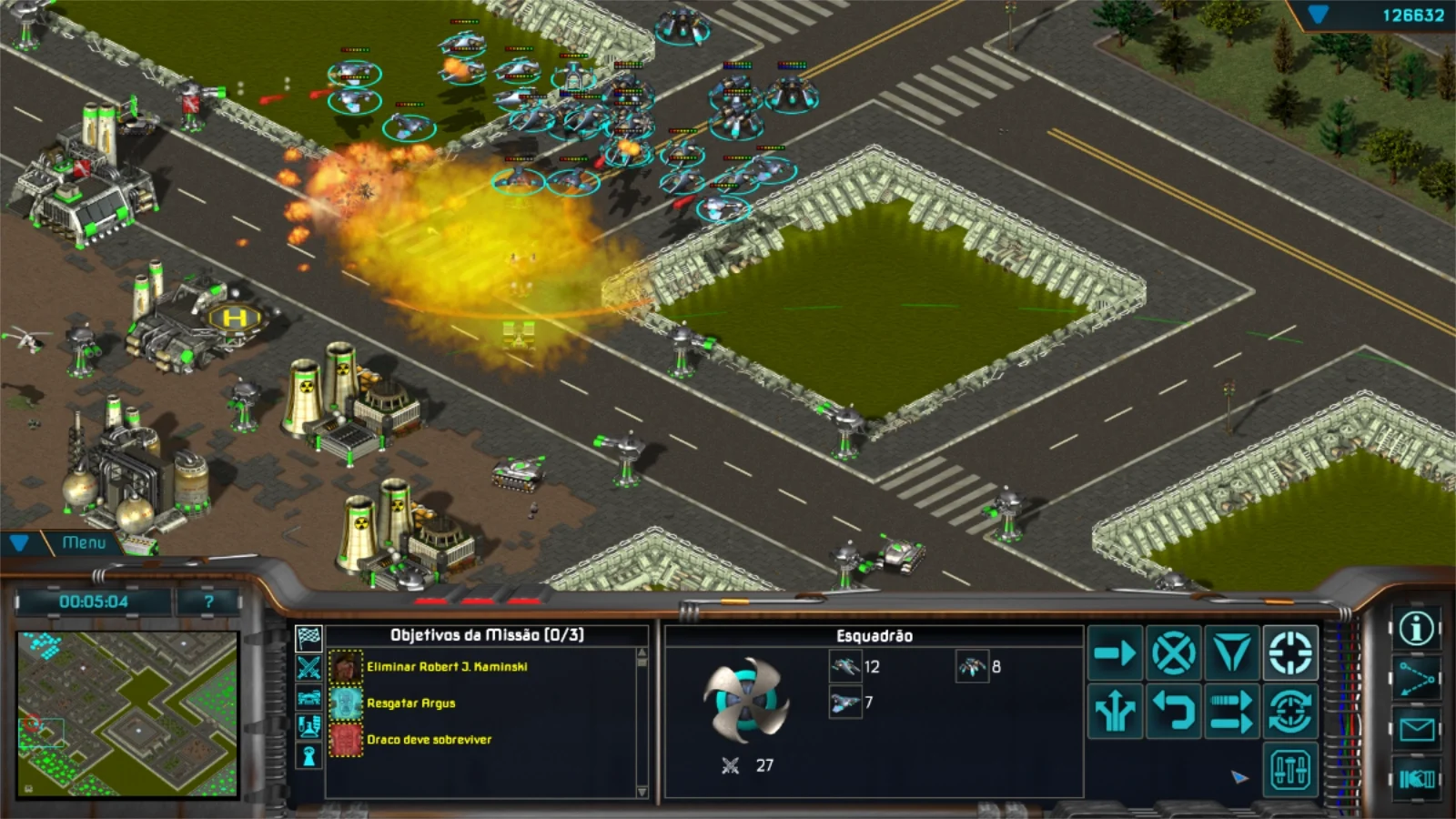Click the science flask sidebar expander
This screenshot has height=819, width=1456.
308,725
